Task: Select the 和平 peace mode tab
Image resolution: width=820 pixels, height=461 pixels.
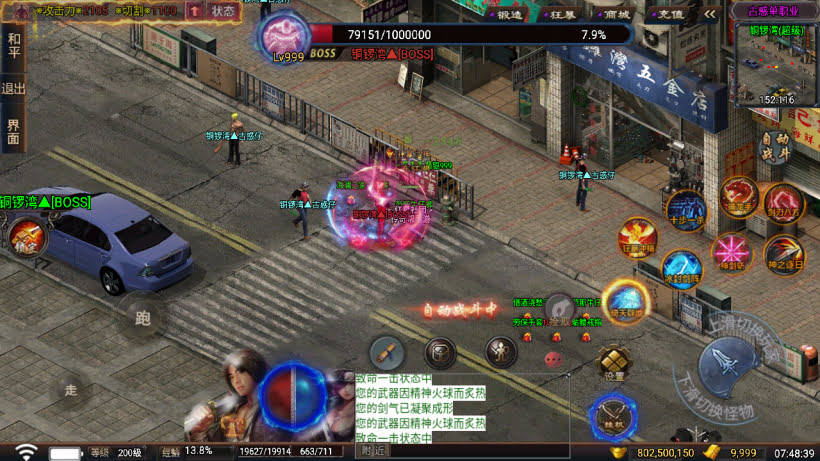Action: (13, 44)
